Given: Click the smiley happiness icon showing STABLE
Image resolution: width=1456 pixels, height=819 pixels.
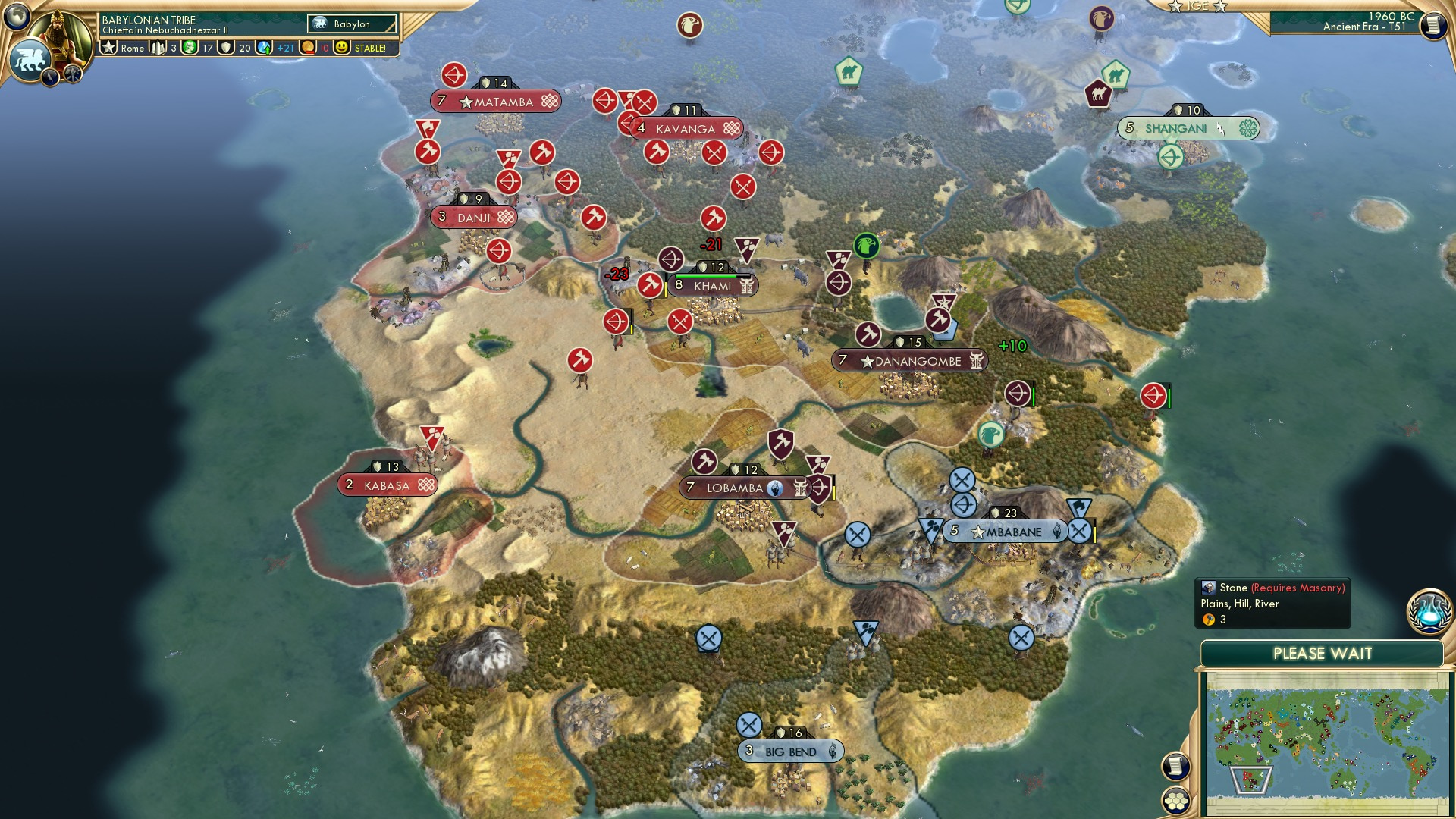Looking at the screenshot, I should pyautogui.click(x=344, y=47).
